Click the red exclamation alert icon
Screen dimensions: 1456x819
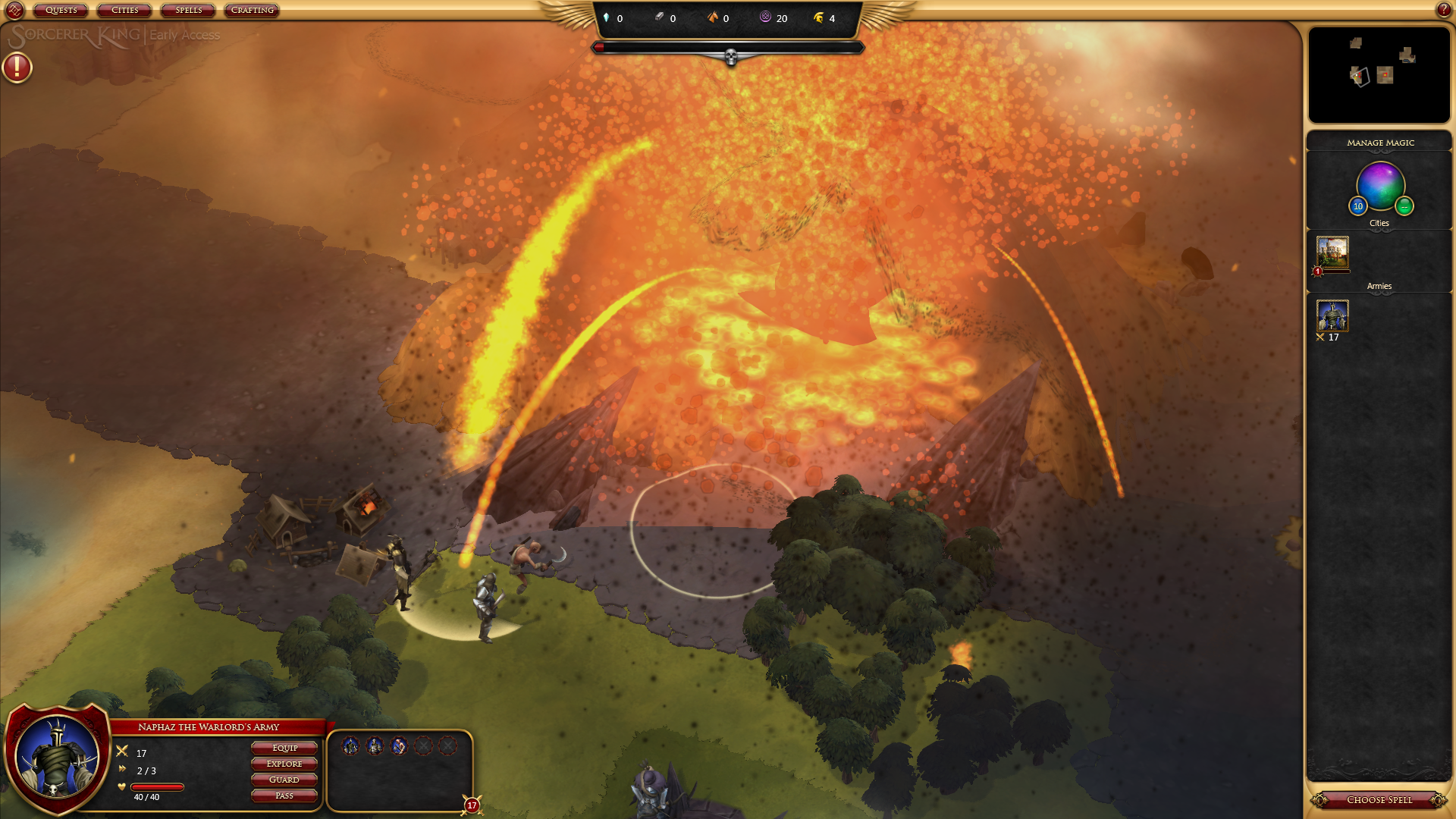(17, 67)
